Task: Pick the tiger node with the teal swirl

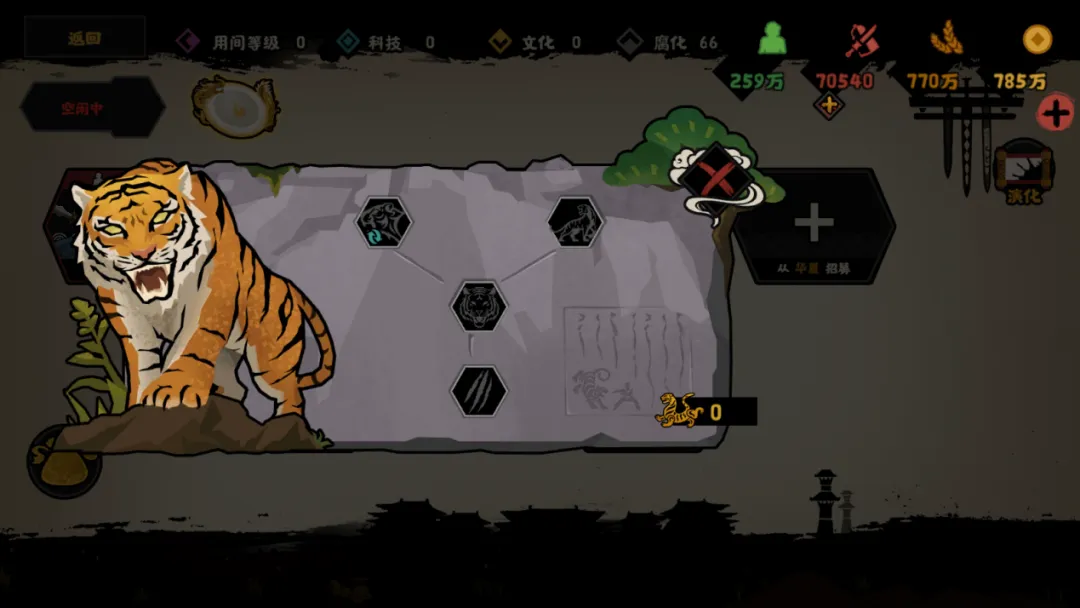Action: click(383, 222)
